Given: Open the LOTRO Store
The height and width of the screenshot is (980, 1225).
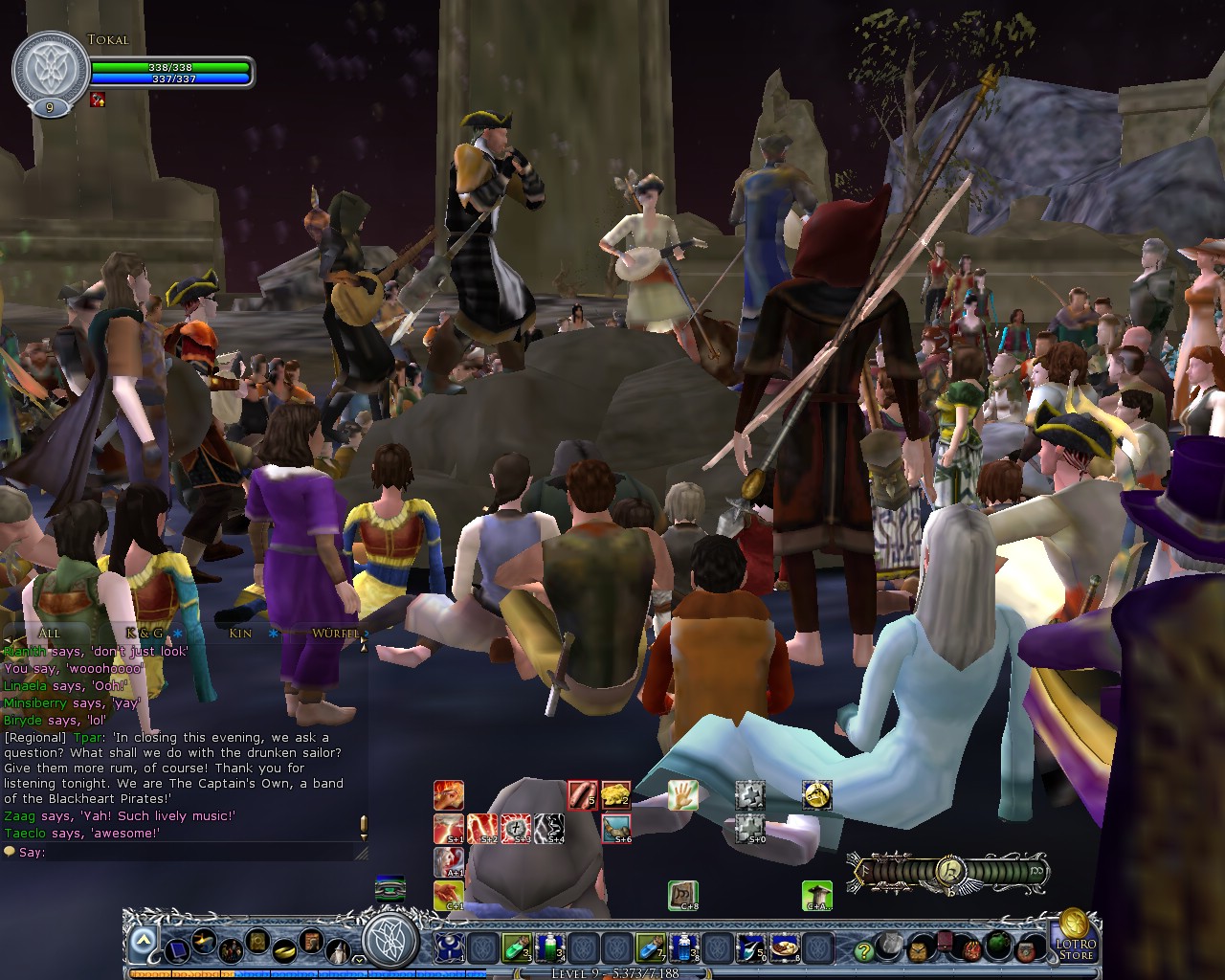Looking at the screenshot, I should 1075,947.
